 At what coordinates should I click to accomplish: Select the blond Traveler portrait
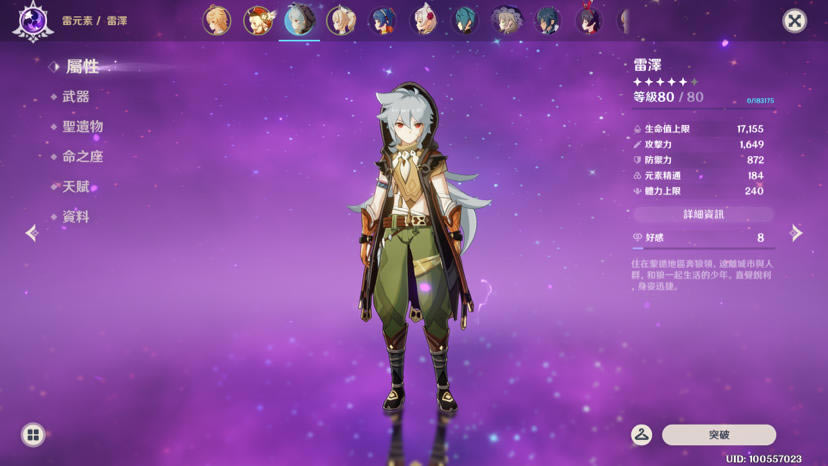click(217, 20)
